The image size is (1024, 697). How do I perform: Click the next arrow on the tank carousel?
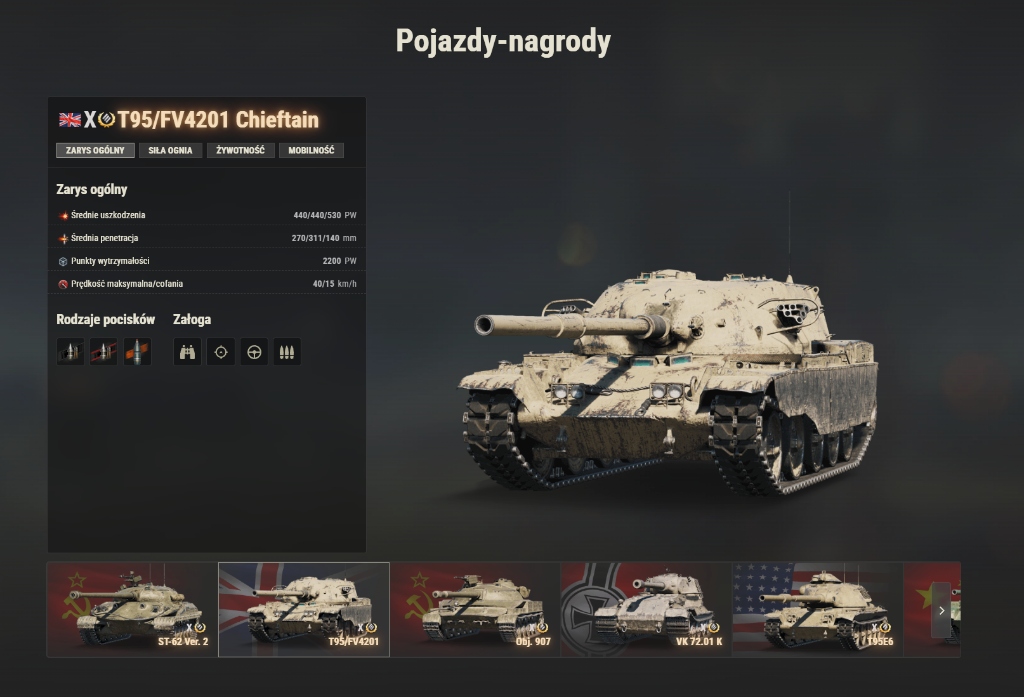tap(941, 610)
